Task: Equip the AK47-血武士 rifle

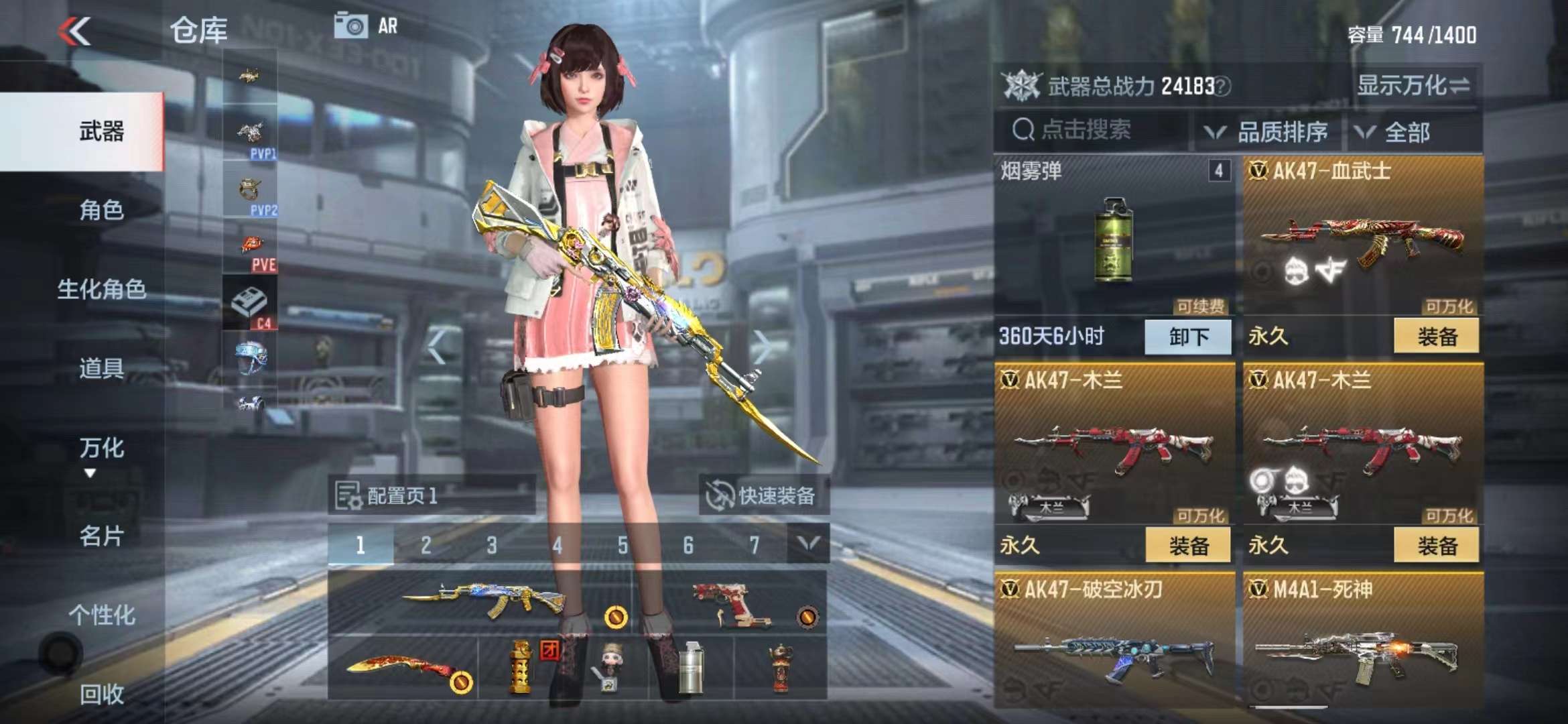Action: tap(1436, 337)
